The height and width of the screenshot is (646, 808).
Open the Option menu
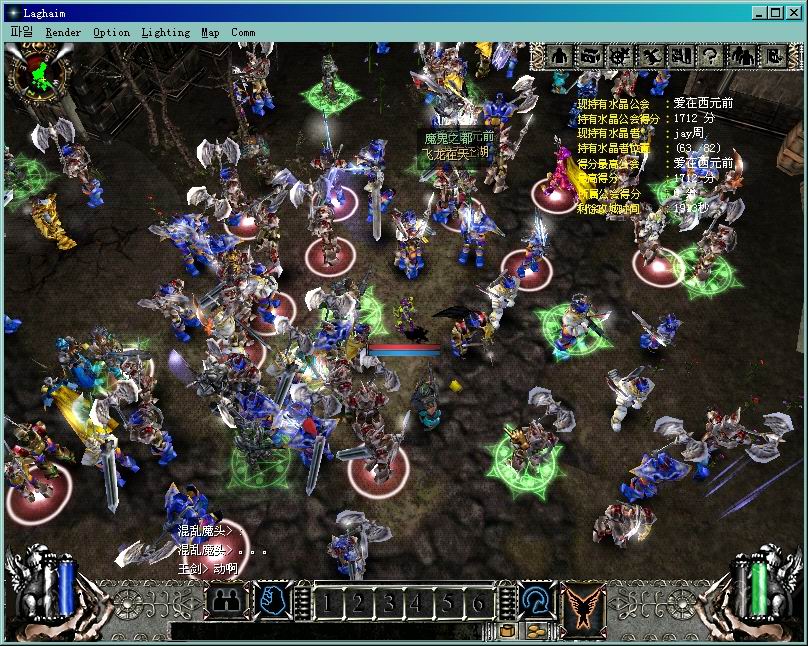point(111,32)
